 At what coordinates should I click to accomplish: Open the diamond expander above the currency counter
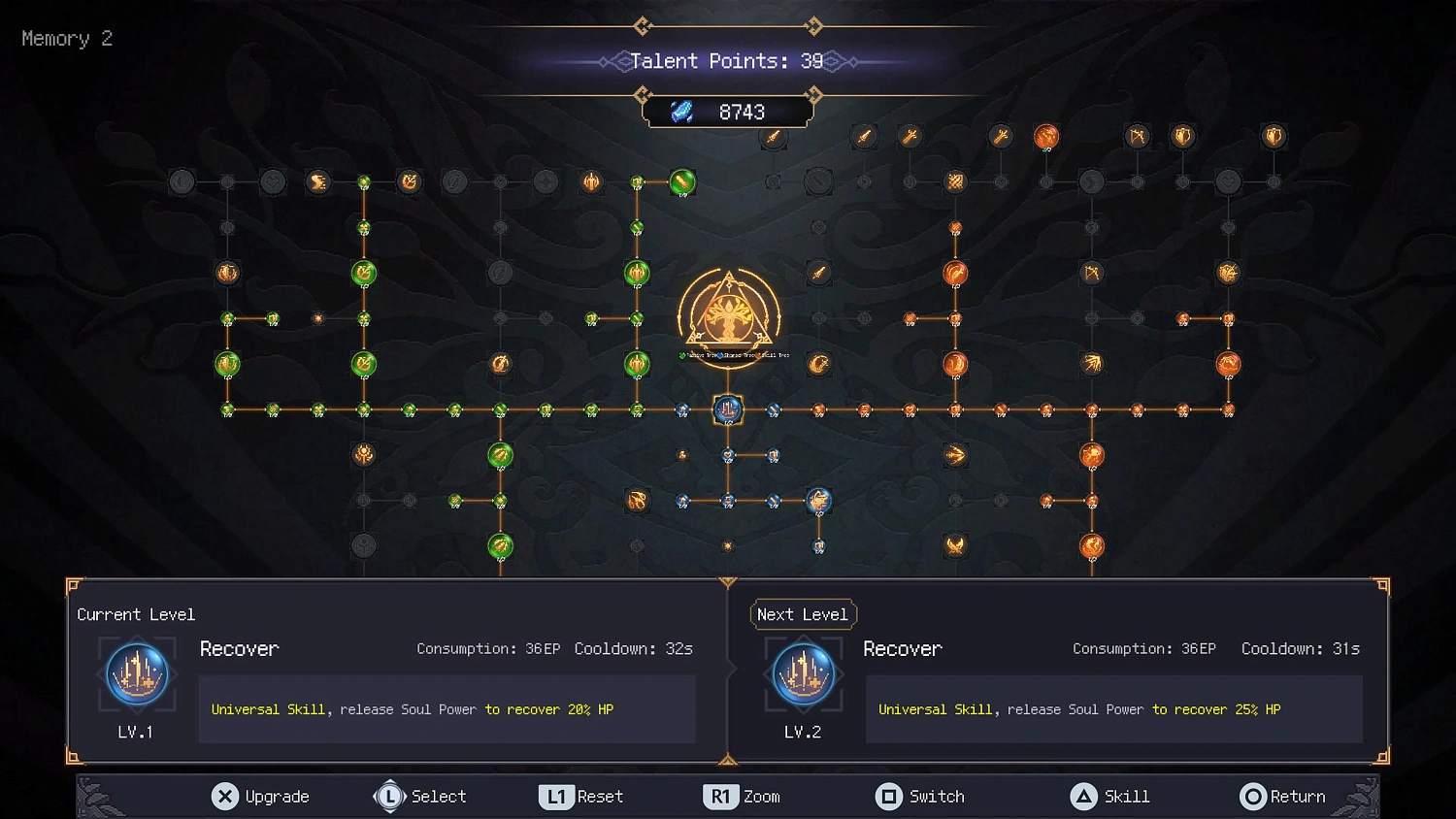643,94
